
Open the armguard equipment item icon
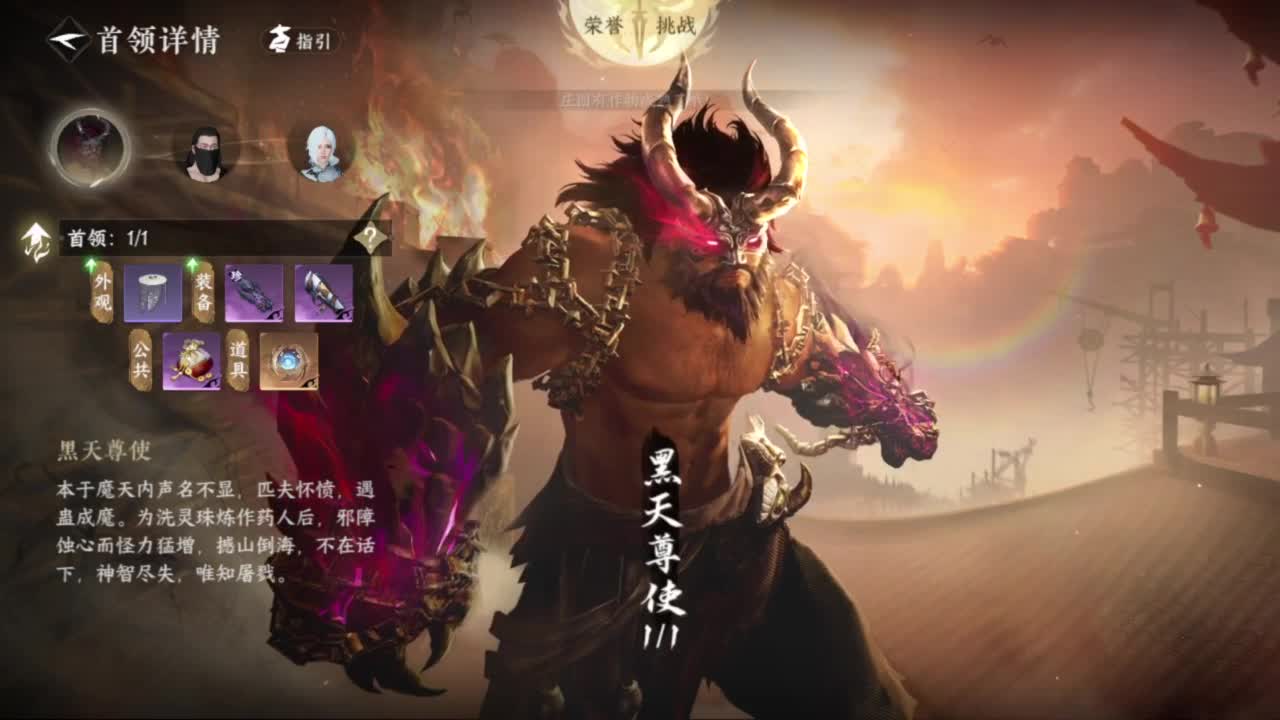(x=324, y=292)
